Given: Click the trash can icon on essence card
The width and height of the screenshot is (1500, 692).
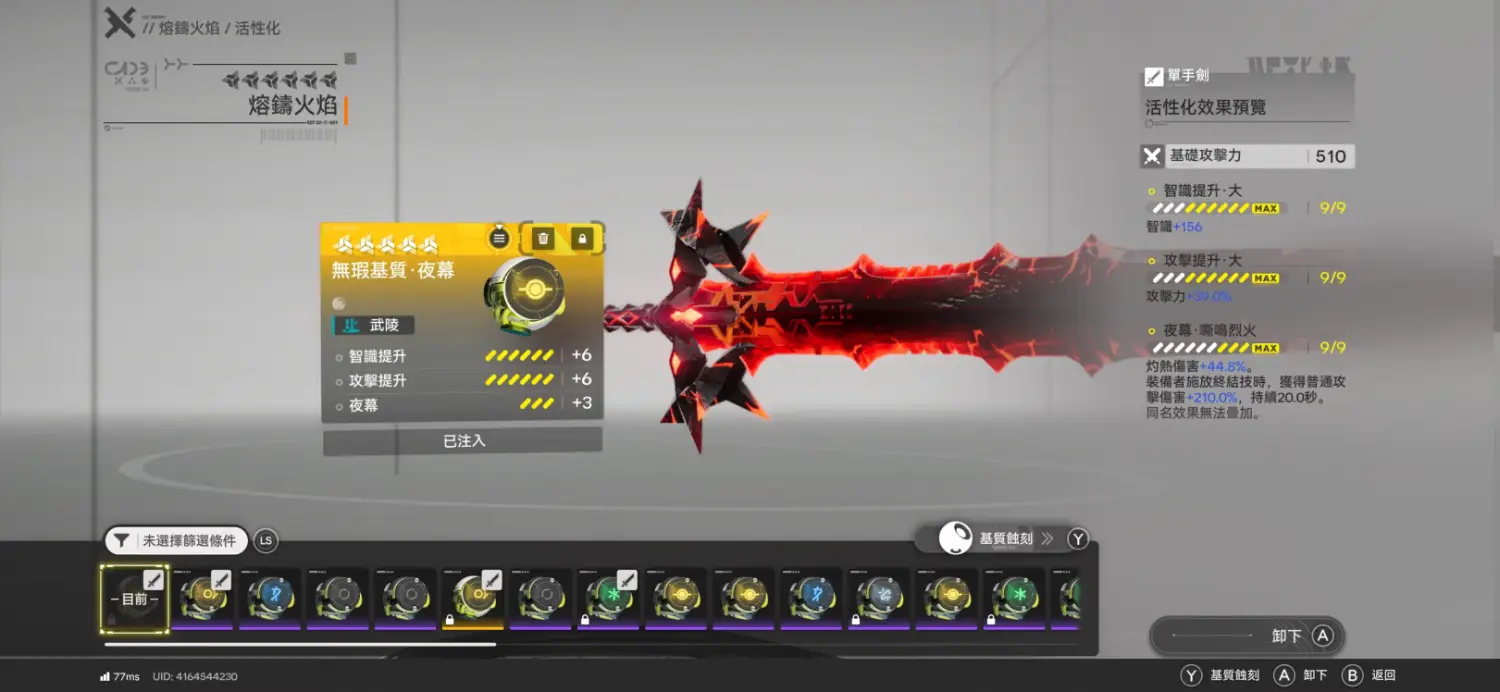Looking at the screenshot, I should pos(543,238).
